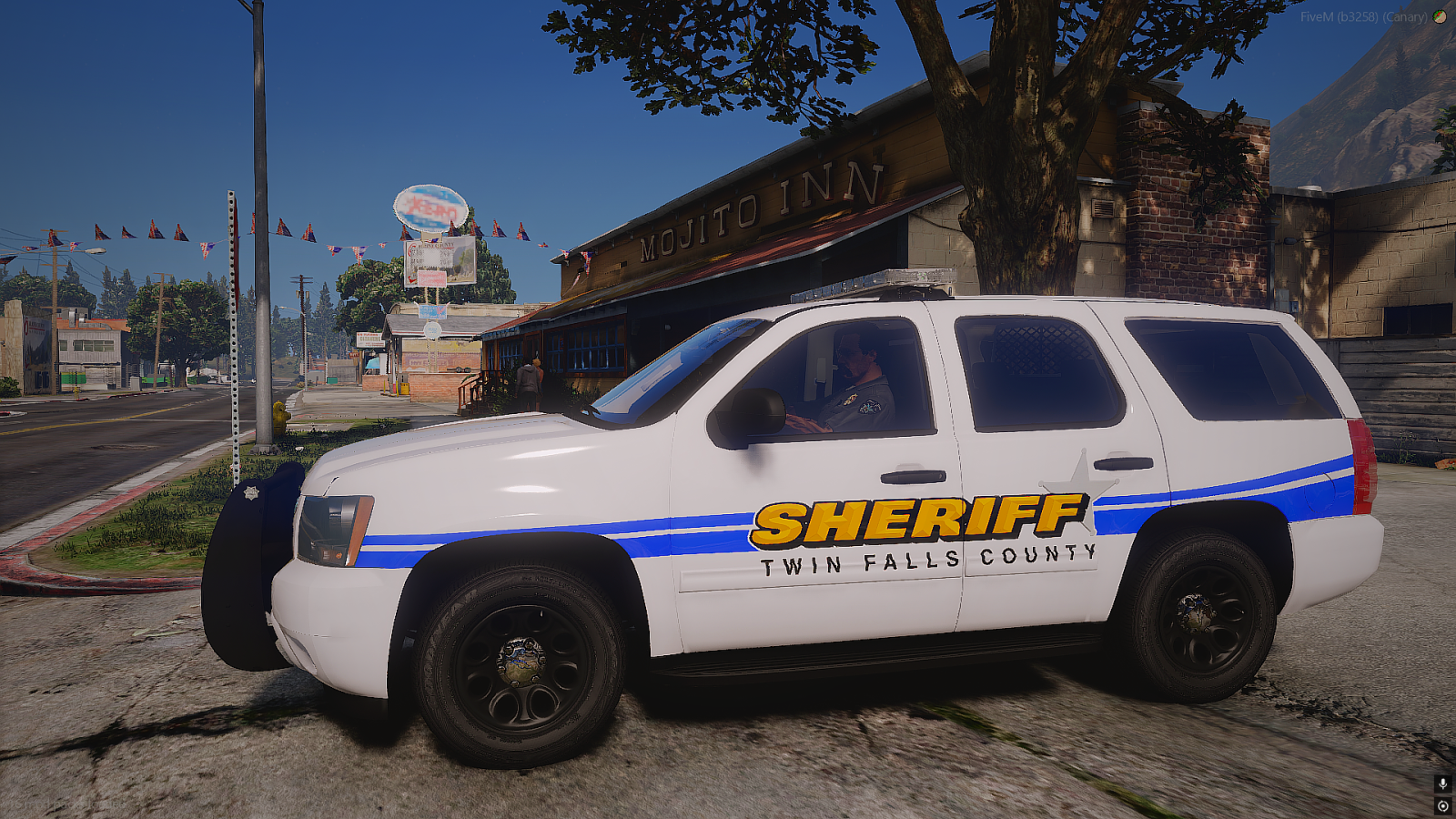This screenshot has height=819, width=1456.
Task: Toggle the microphone voice chat icon
Action: click(1442, 784)
